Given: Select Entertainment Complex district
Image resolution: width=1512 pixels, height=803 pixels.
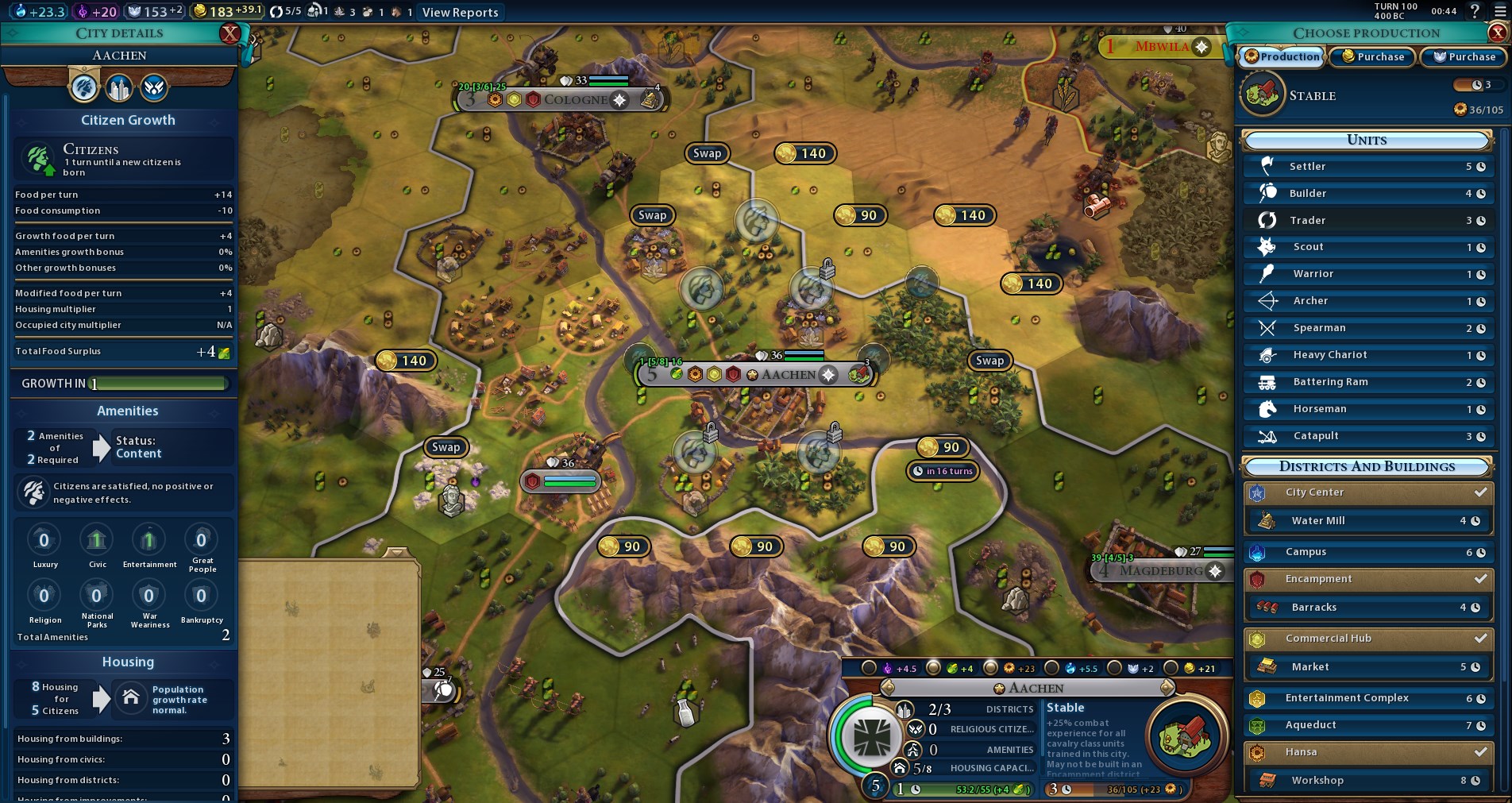Looking at the screenshot, I should click(1367, 698).
